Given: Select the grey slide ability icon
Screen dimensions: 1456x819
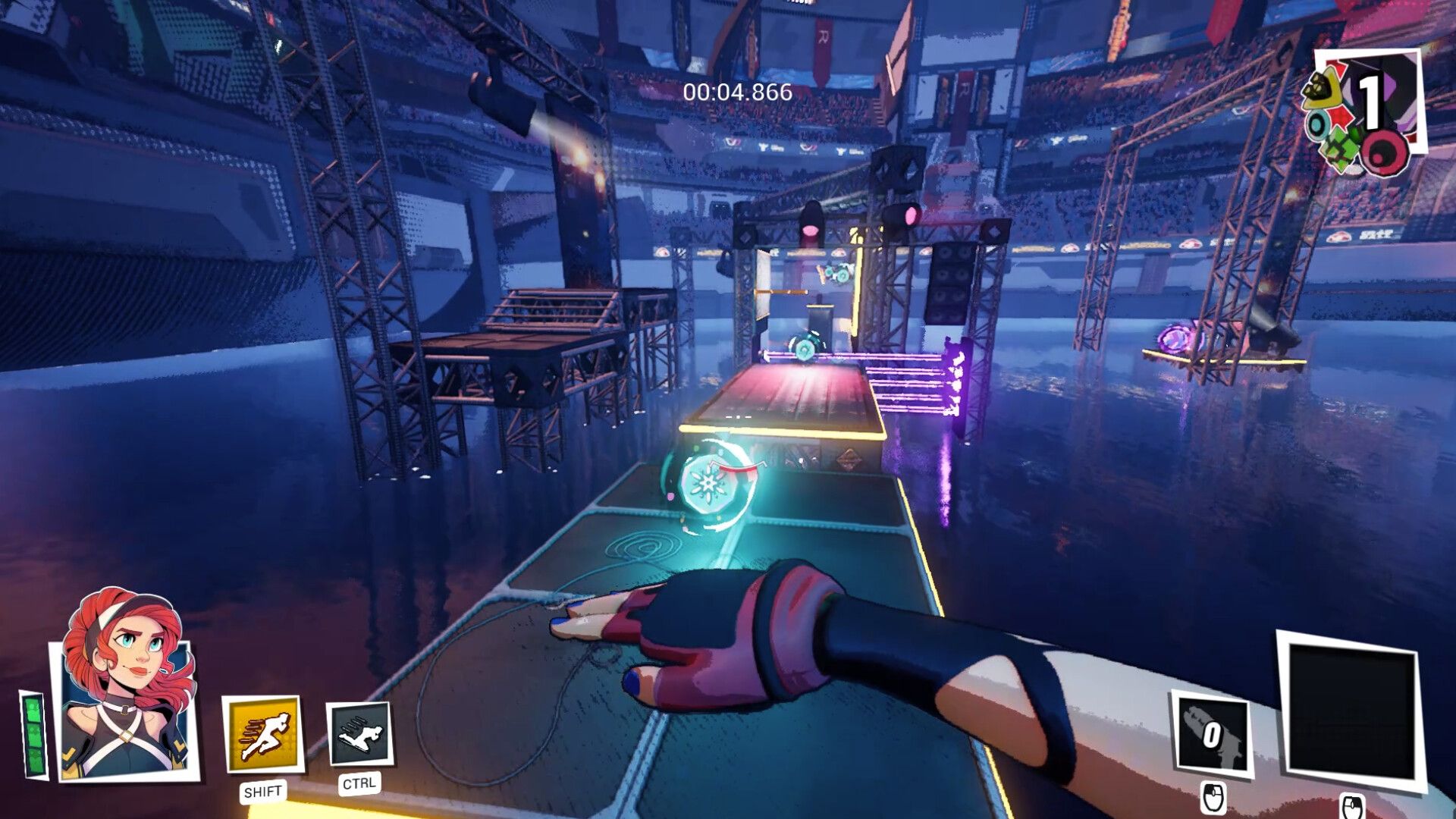Looking at the screenshot, I should [359, 734].
